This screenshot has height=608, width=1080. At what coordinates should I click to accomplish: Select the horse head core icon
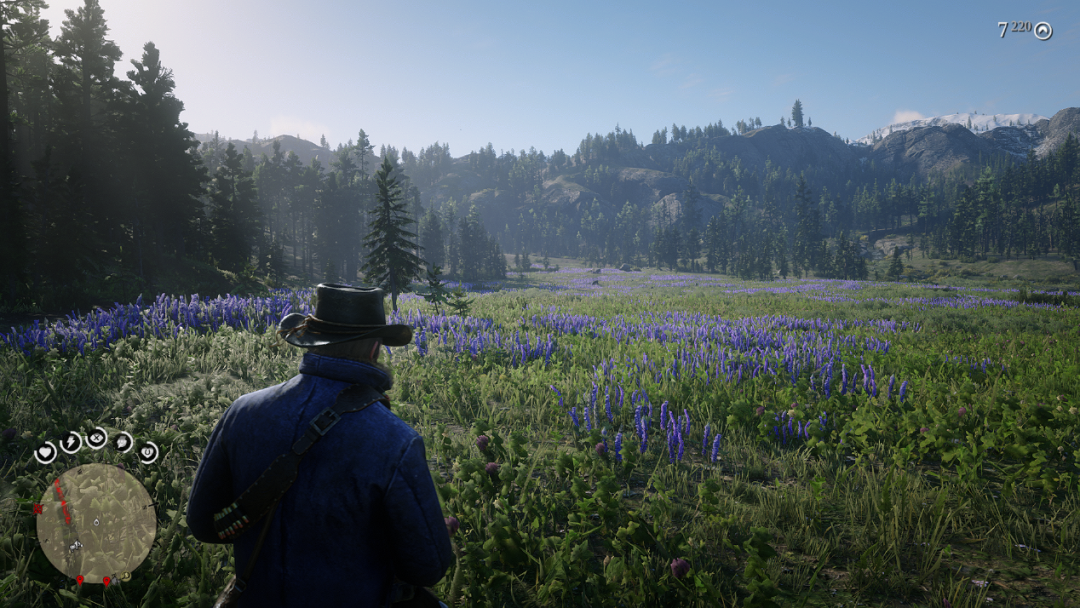(122, 441)
